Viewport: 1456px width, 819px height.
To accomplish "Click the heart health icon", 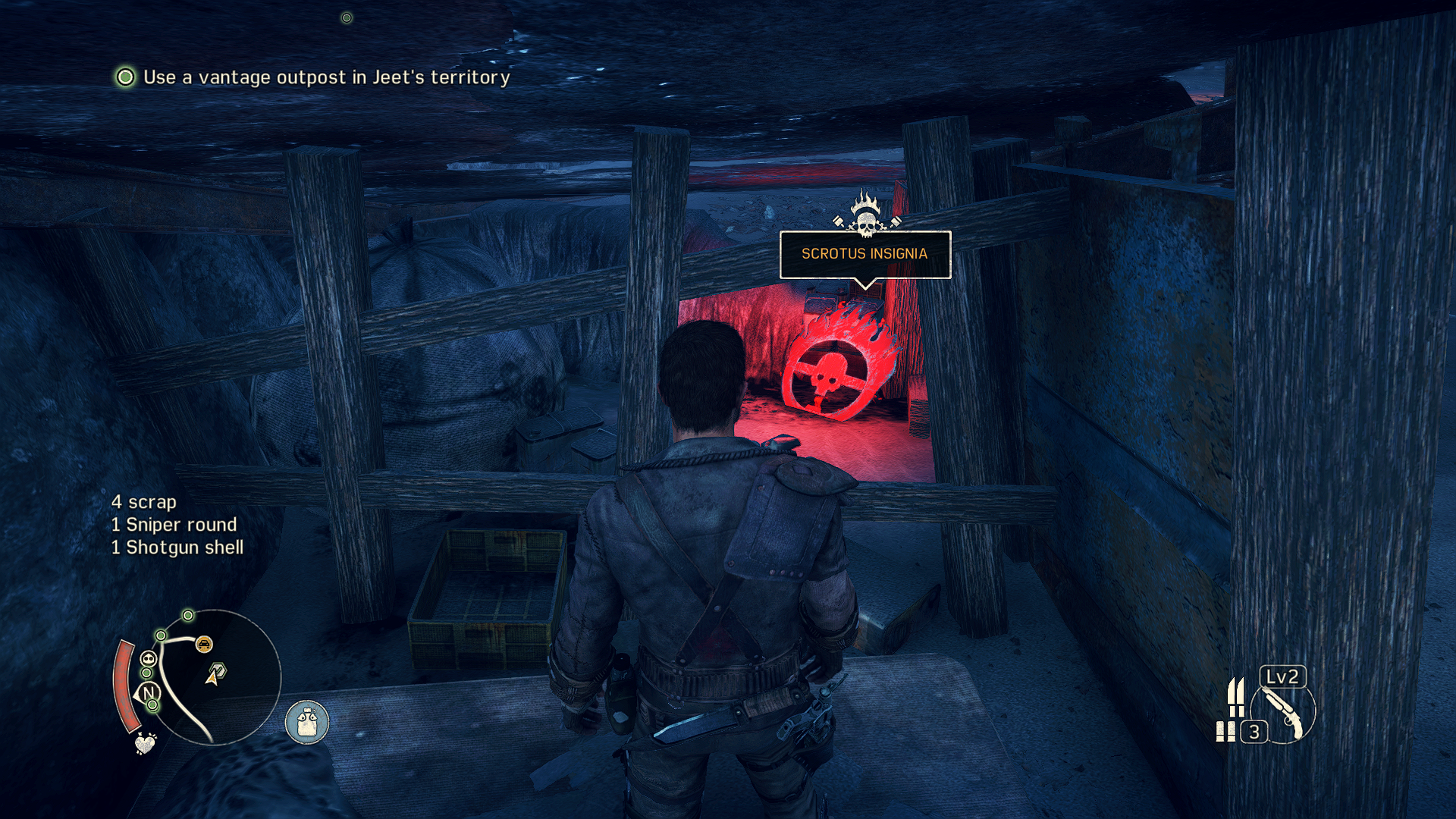I will (145, 743).
